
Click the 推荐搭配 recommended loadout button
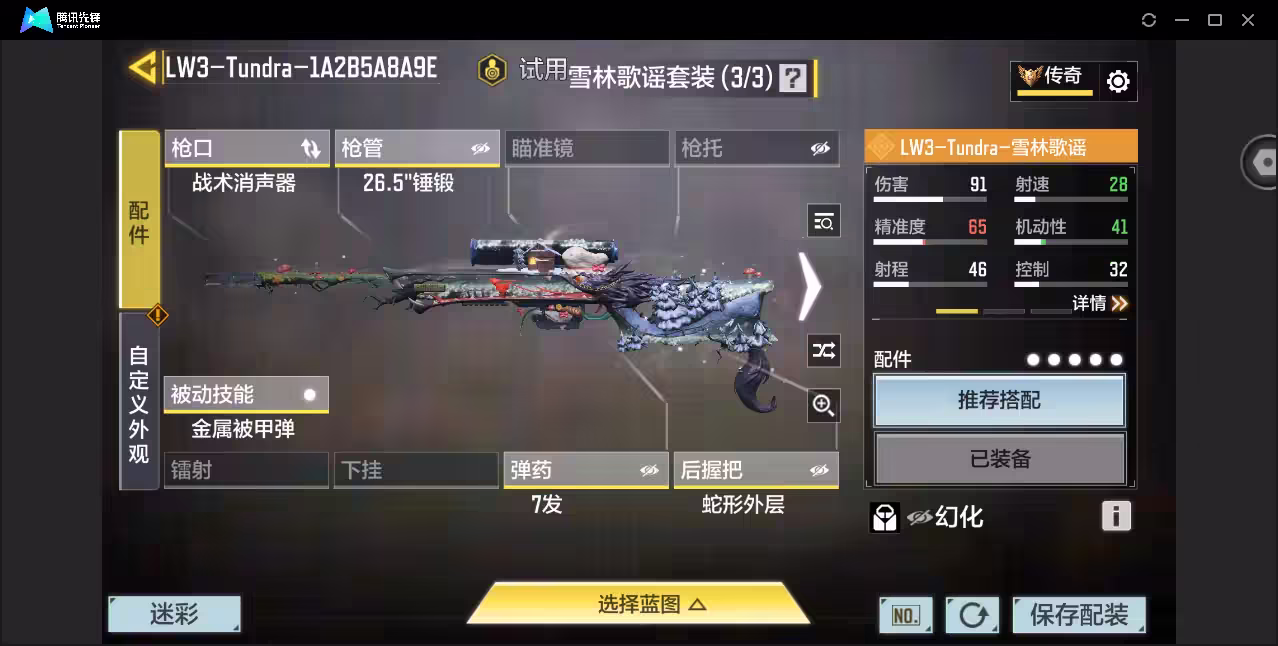[x=999, y=400]
